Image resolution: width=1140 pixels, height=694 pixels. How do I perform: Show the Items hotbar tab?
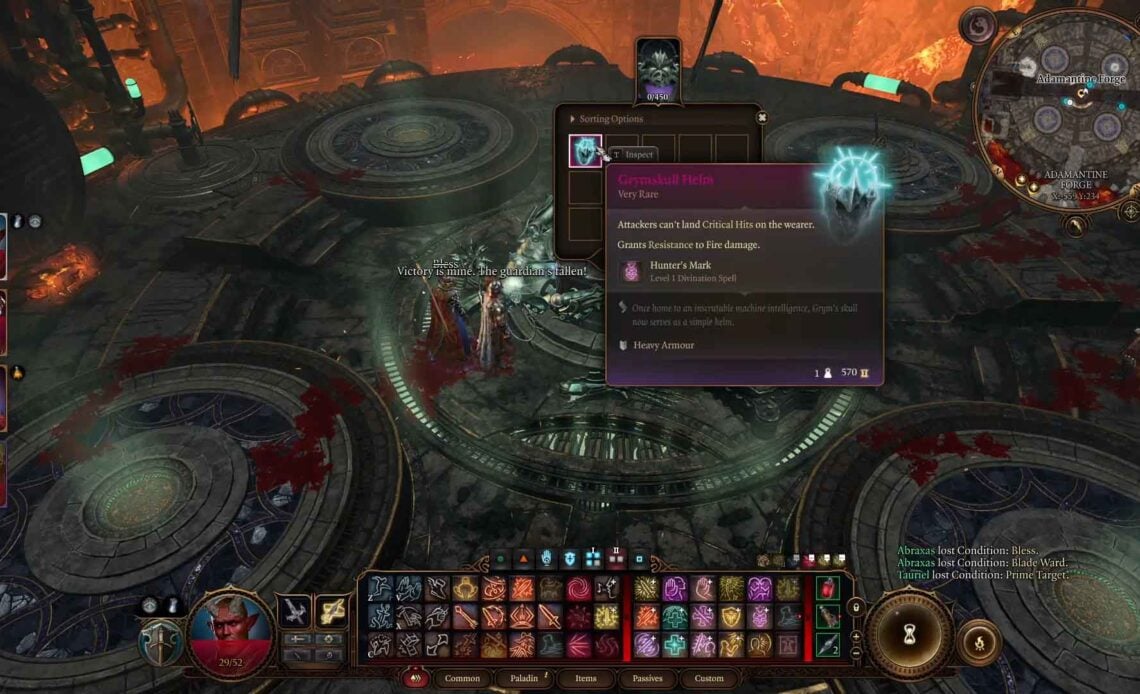coord(585,678)
